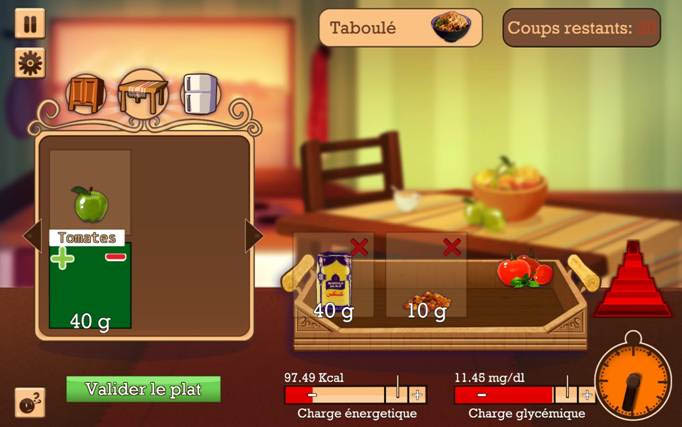Screen dimensions: 682x427
Task: Click the orange stopwatch timer icon
Action: pos(633,381)
